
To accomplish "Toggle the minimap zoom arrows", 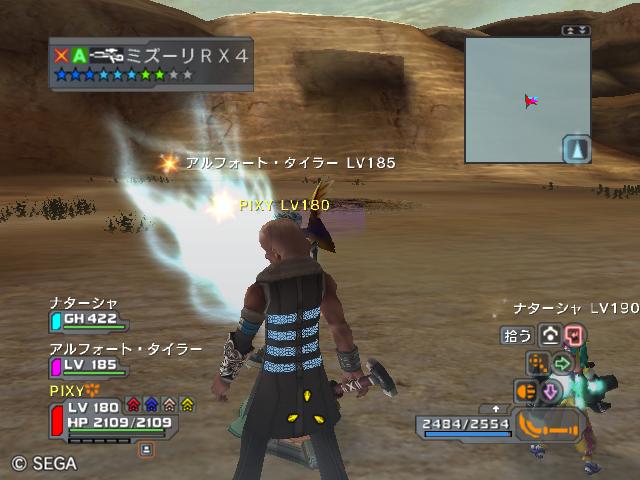I will click(x=576, y=31).
